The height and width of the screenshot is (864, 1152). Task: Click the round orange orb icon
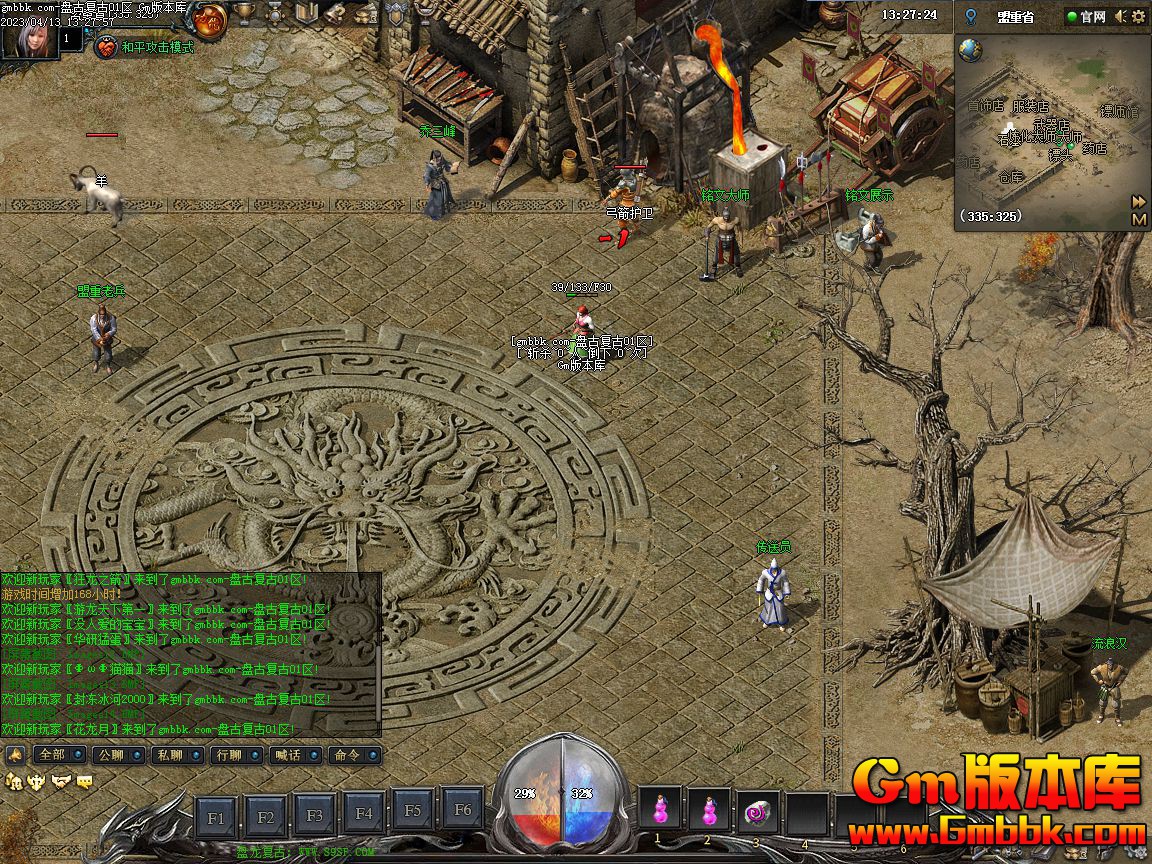[211, 17]
